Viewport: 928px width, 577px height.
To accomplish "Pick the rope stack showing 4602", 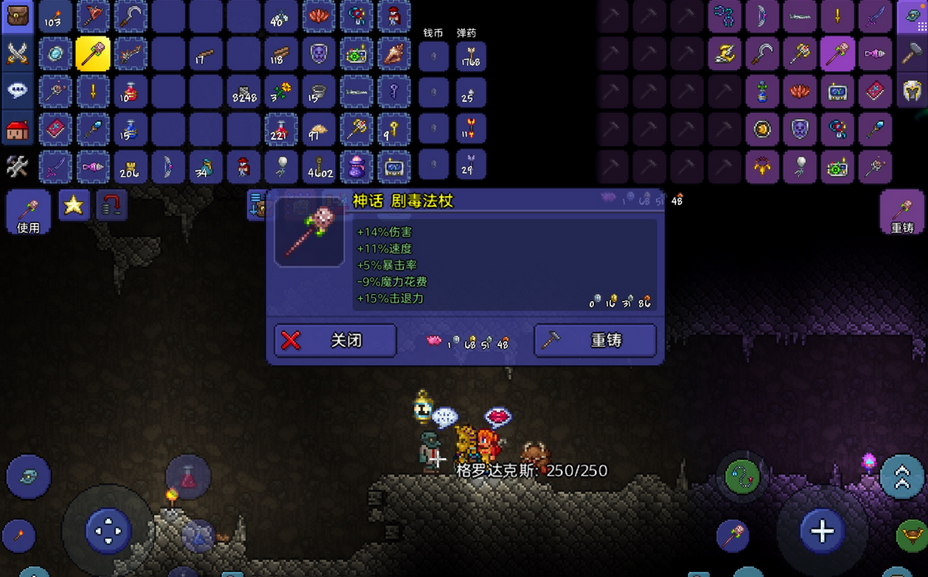I will click(319, 166).
